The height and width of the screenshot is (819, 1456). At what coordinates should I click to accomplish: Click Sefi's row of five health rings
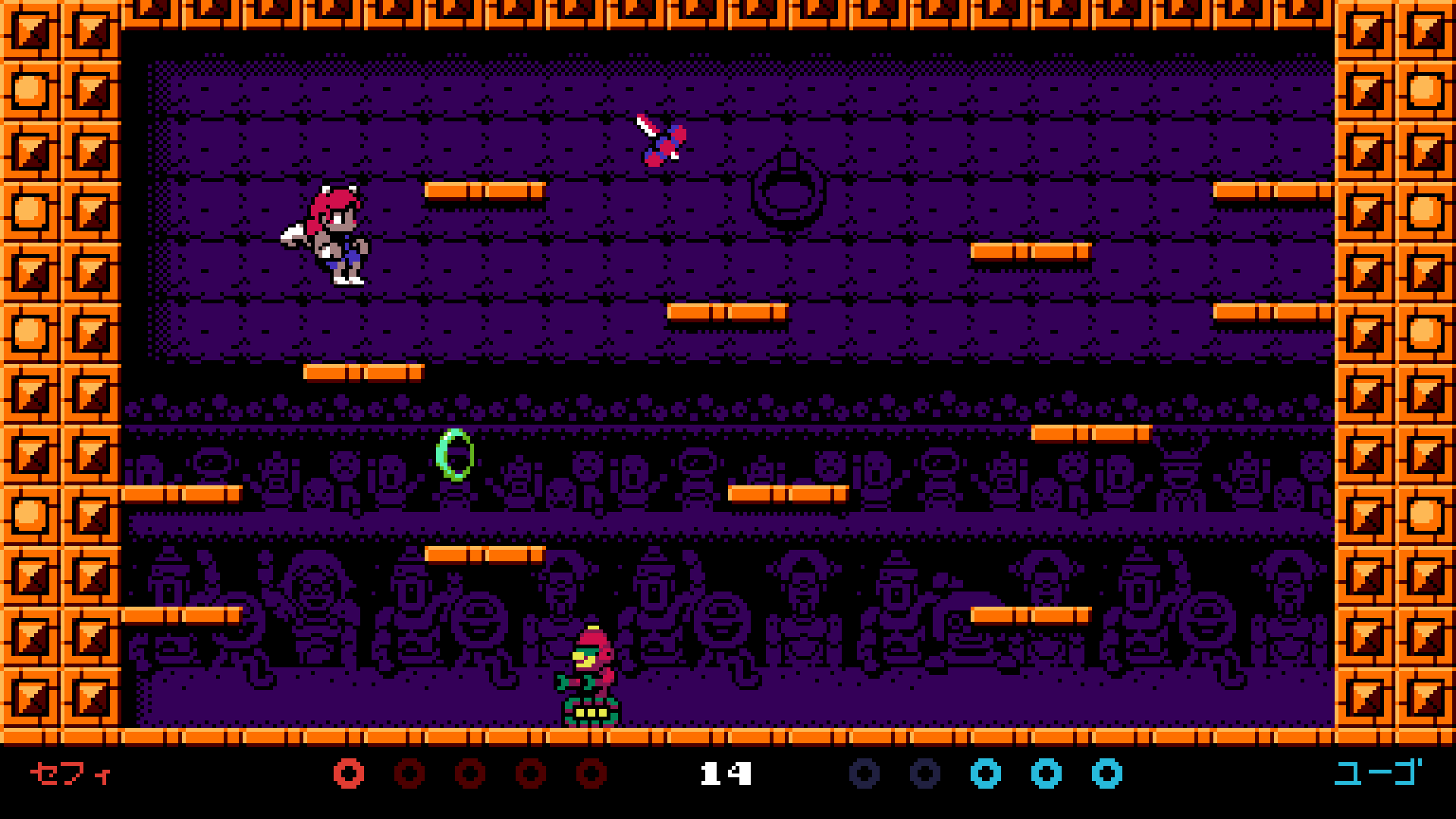tap(468, 774)
